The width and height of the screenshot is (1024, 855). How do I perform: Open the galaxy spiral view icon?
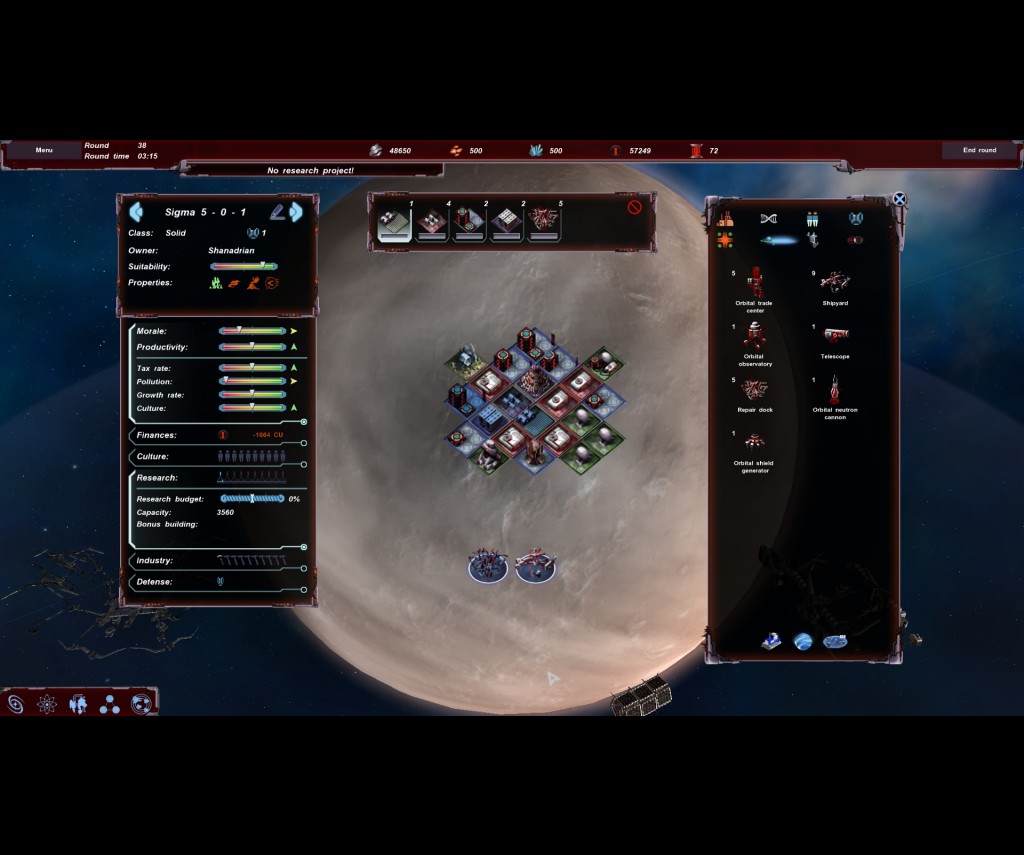pyautogui.click(x=16, y=704)
